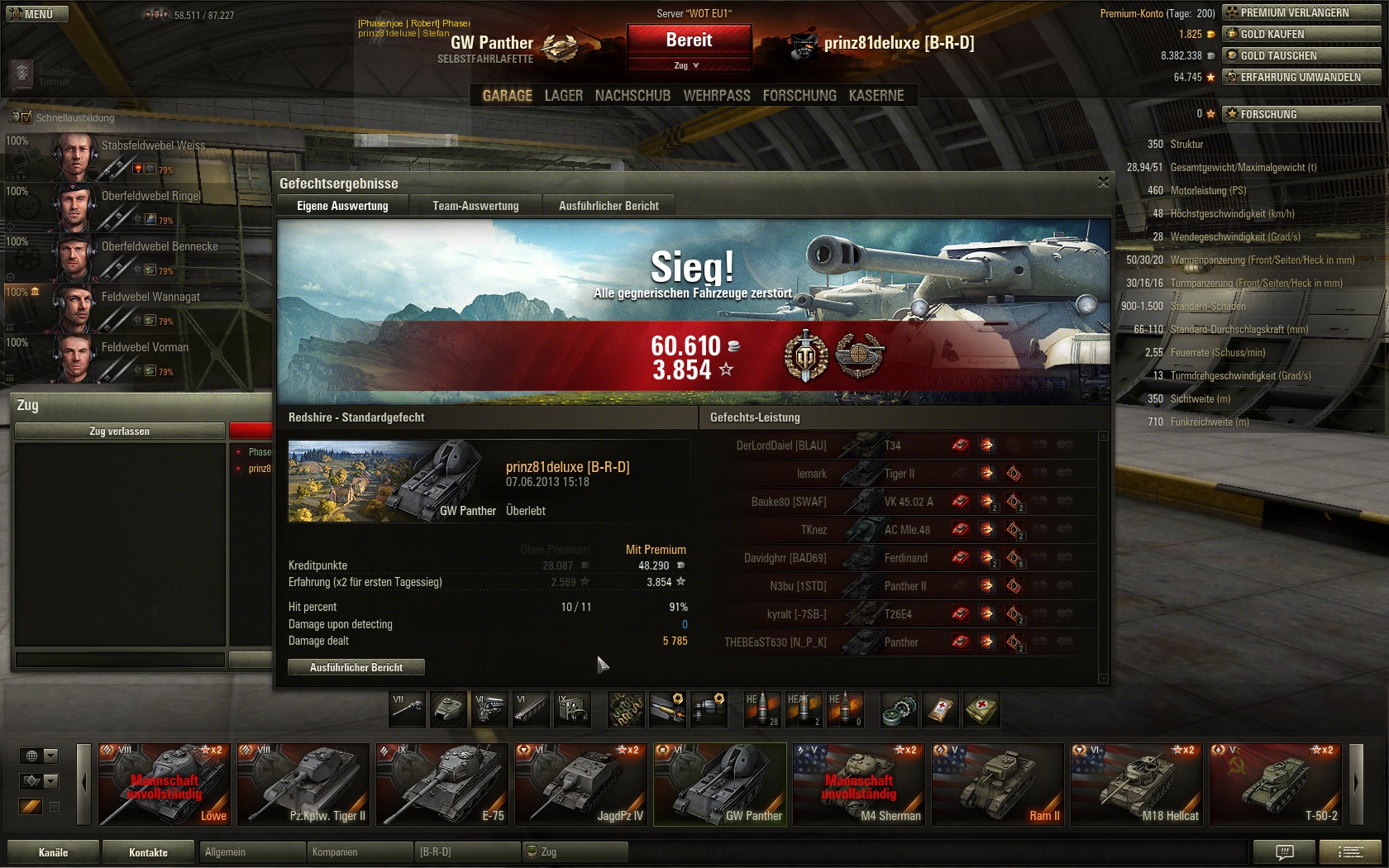Choose Gold Kaufen
The width and height of the screenshot is (1389, 868).
1301,34
